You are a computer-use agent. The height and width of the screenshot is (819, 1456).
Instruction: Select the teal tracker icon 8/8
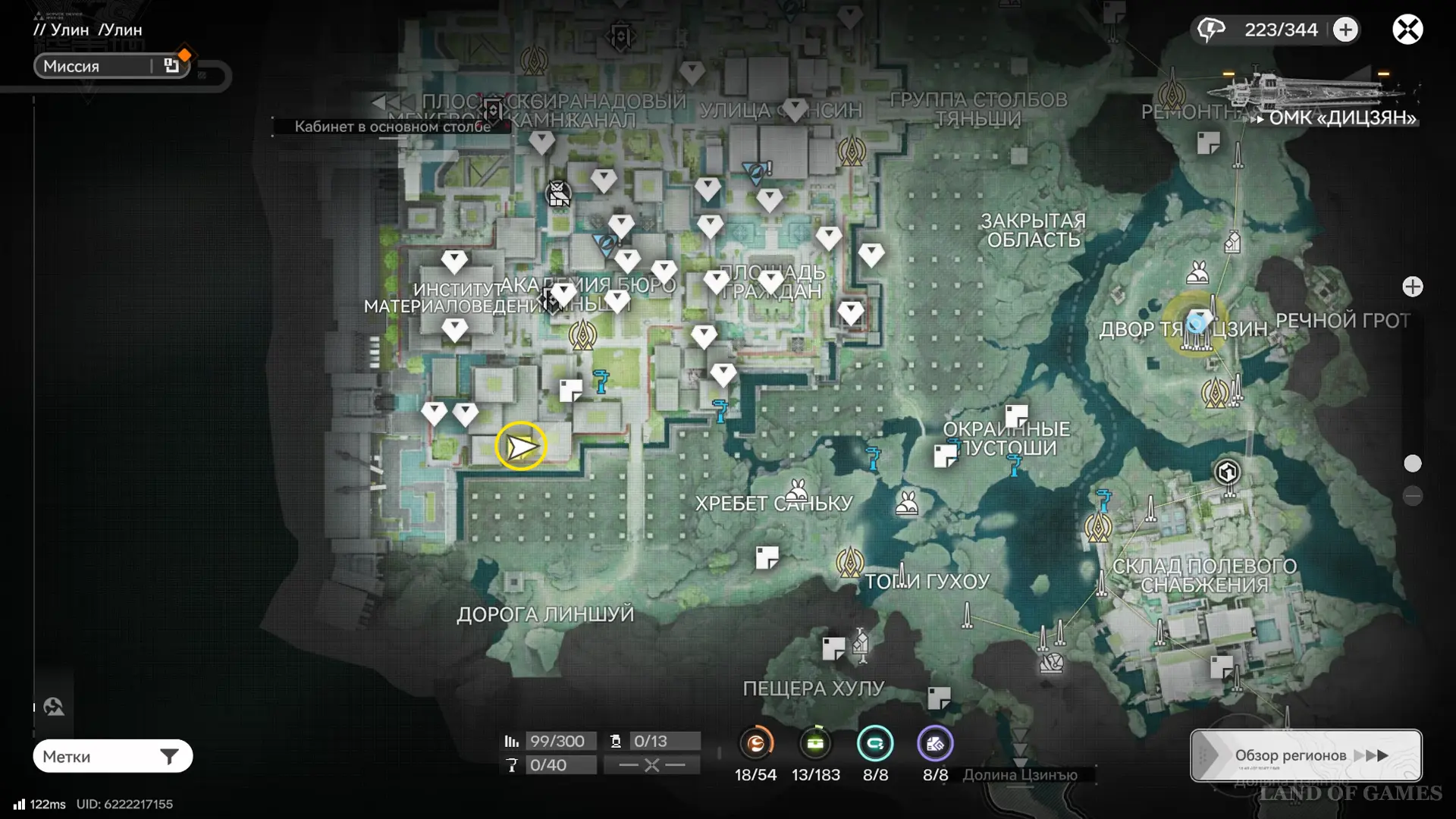pos(875,744)
